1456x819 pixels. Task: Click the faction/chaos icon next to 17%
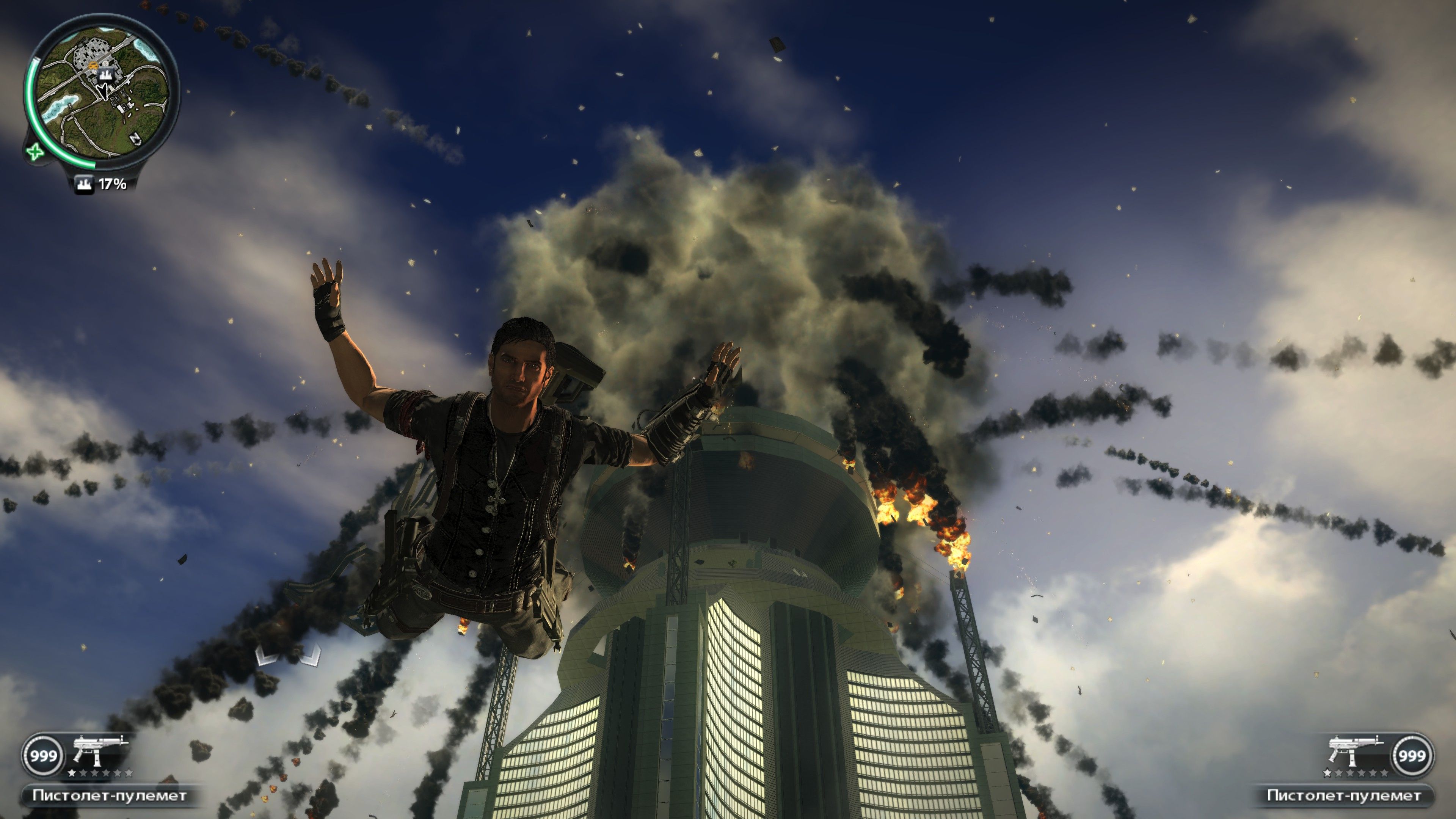[x=85, y=184]
